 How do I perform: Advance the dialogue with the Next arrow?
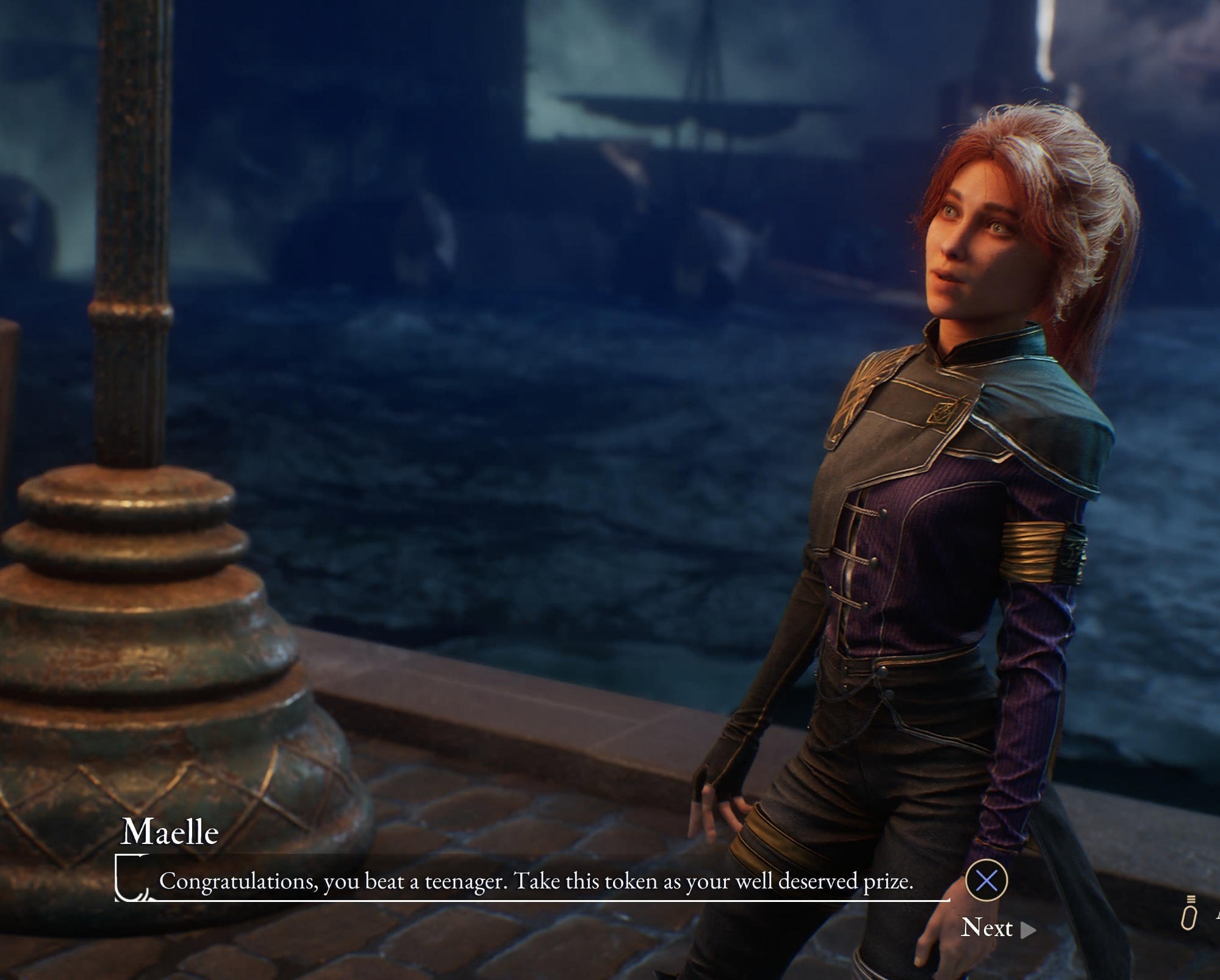coord(1028,929)
